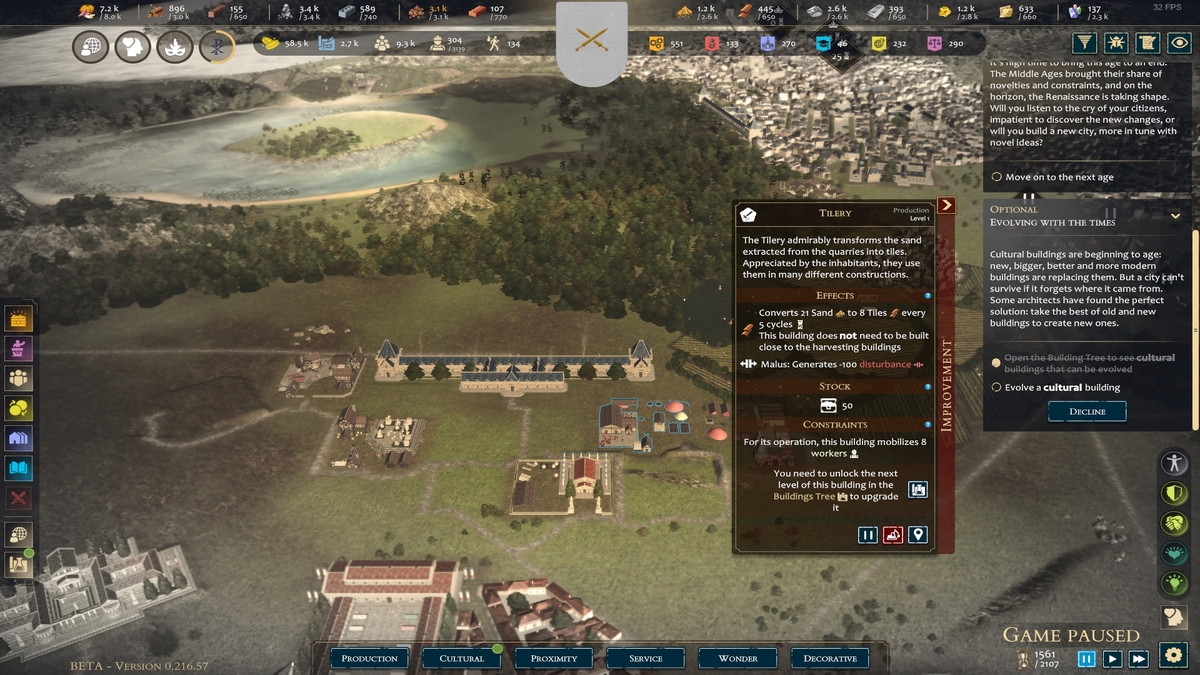Open the crossed swords shield banner
This screenshot has height=675, width=1200.
592,42
